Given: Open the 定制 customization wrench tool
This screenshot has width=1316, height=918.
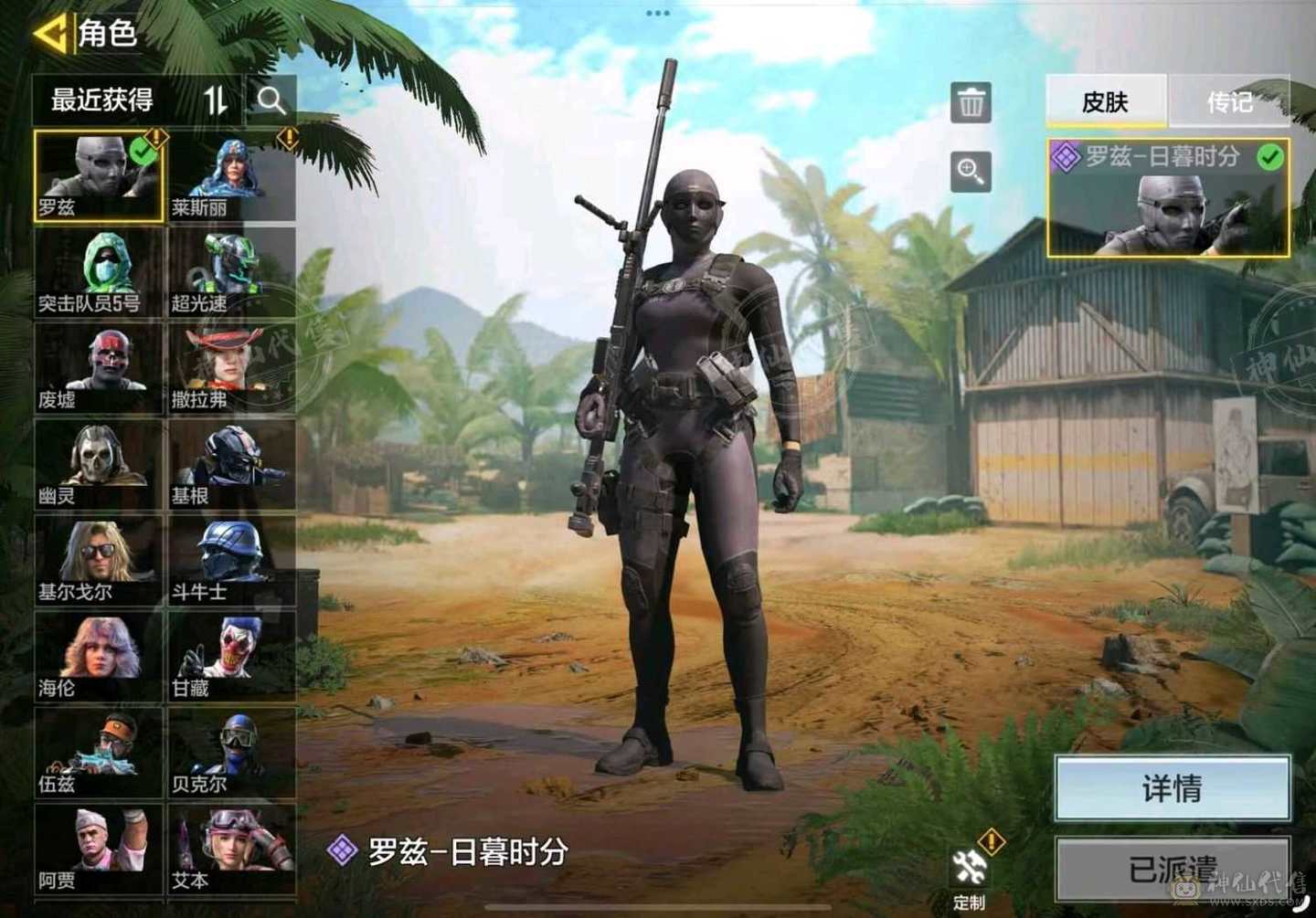Looking at the screenshot, I should click(x=969, y=864).
